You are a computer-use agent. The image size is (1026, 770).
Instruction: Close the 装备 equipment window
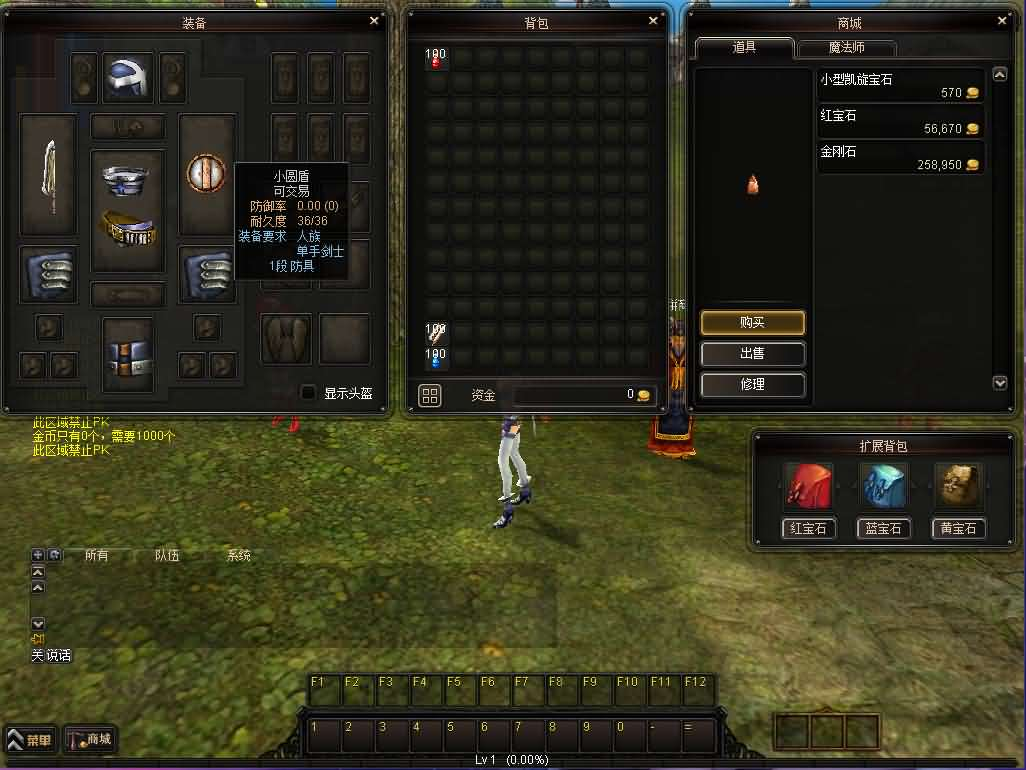(x=374, y=20)
